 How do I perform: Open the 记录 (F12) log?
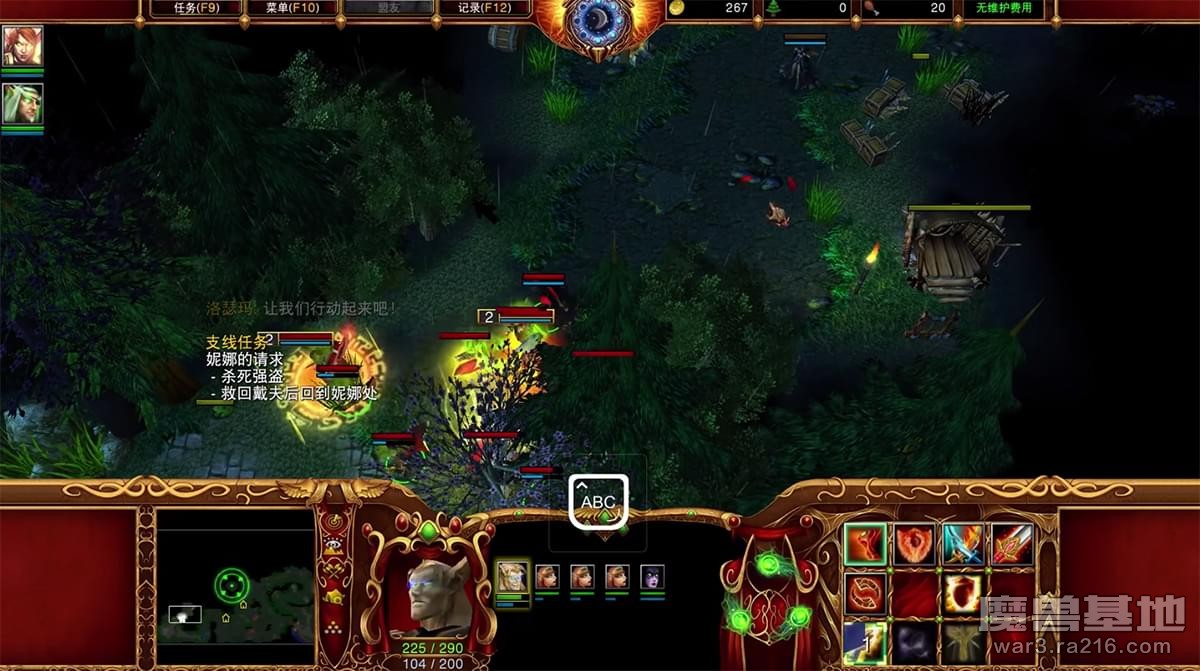484,8
